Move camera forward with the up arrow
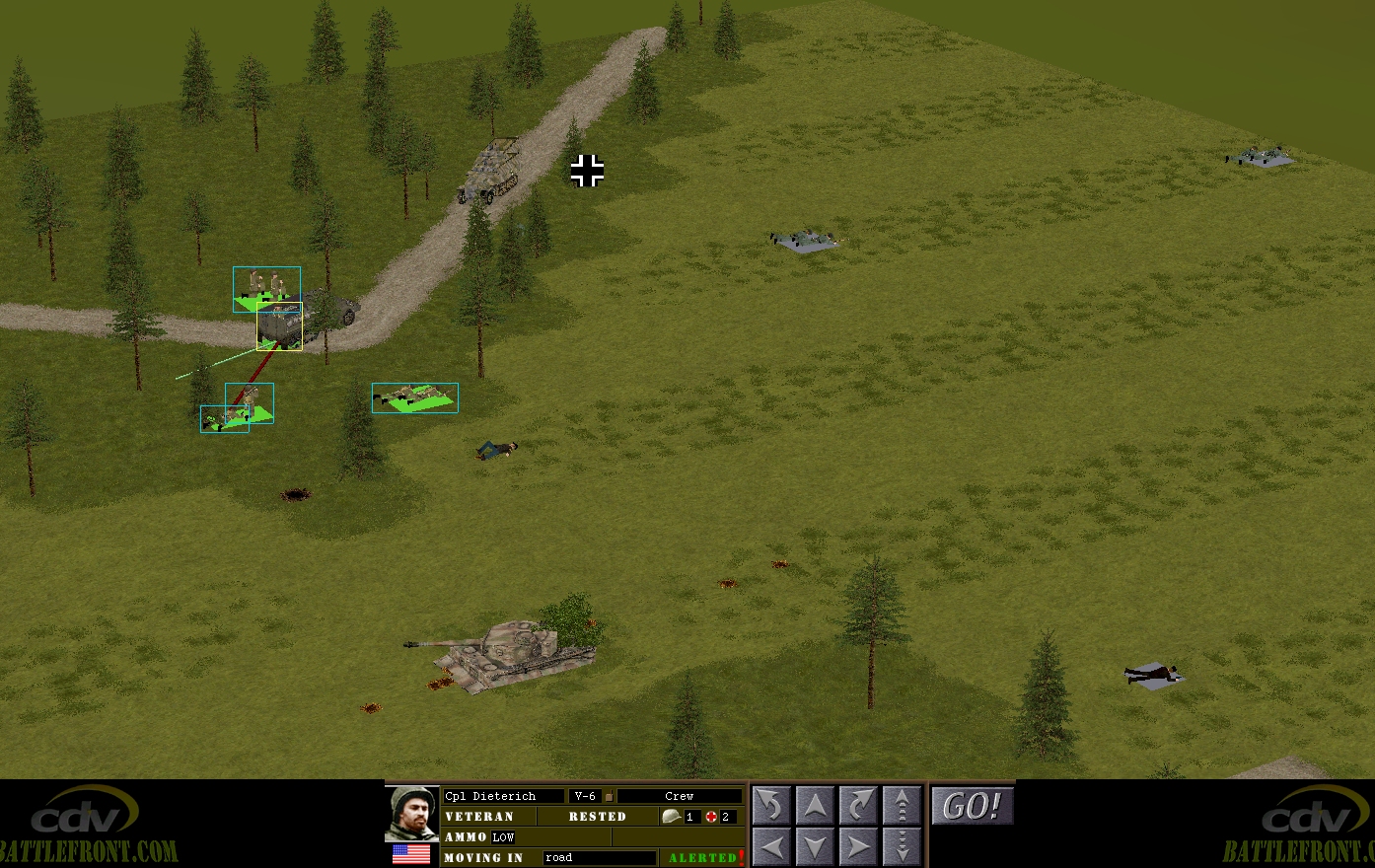The image size is (1375, 868). [x=815, y=806]
